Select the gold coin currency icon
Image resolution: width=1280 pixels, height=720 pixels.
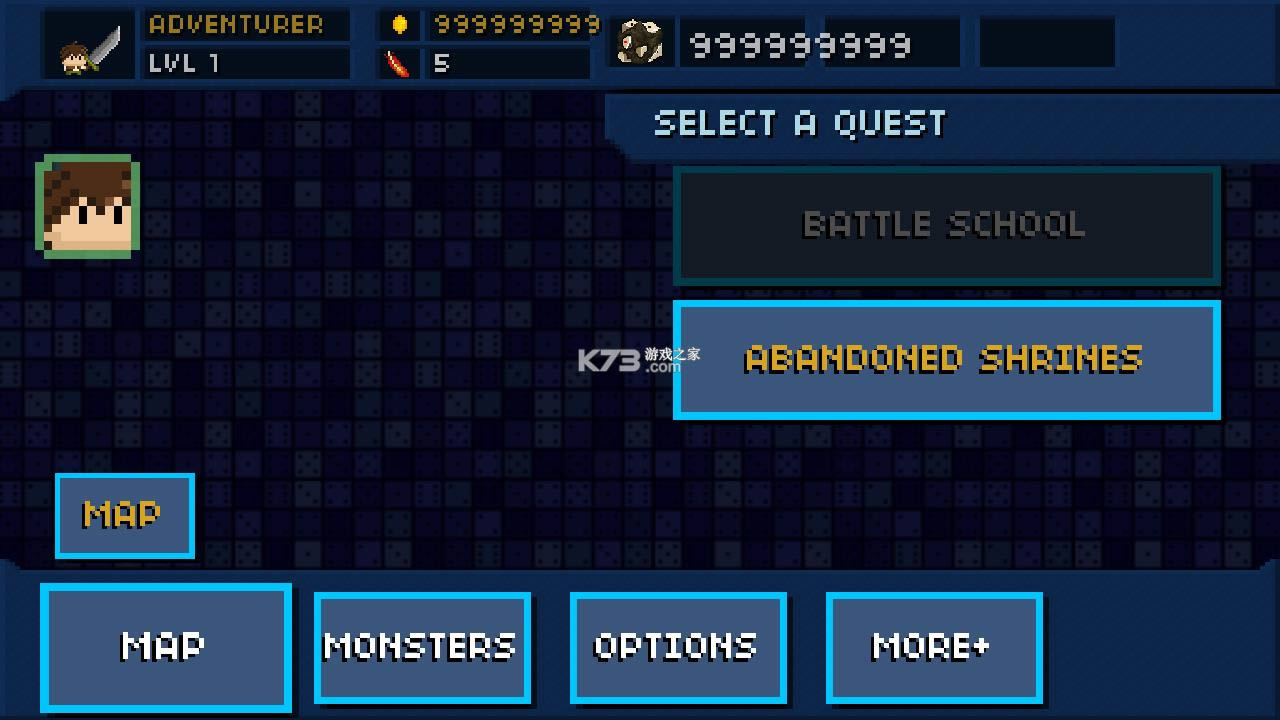click(398, 24)
